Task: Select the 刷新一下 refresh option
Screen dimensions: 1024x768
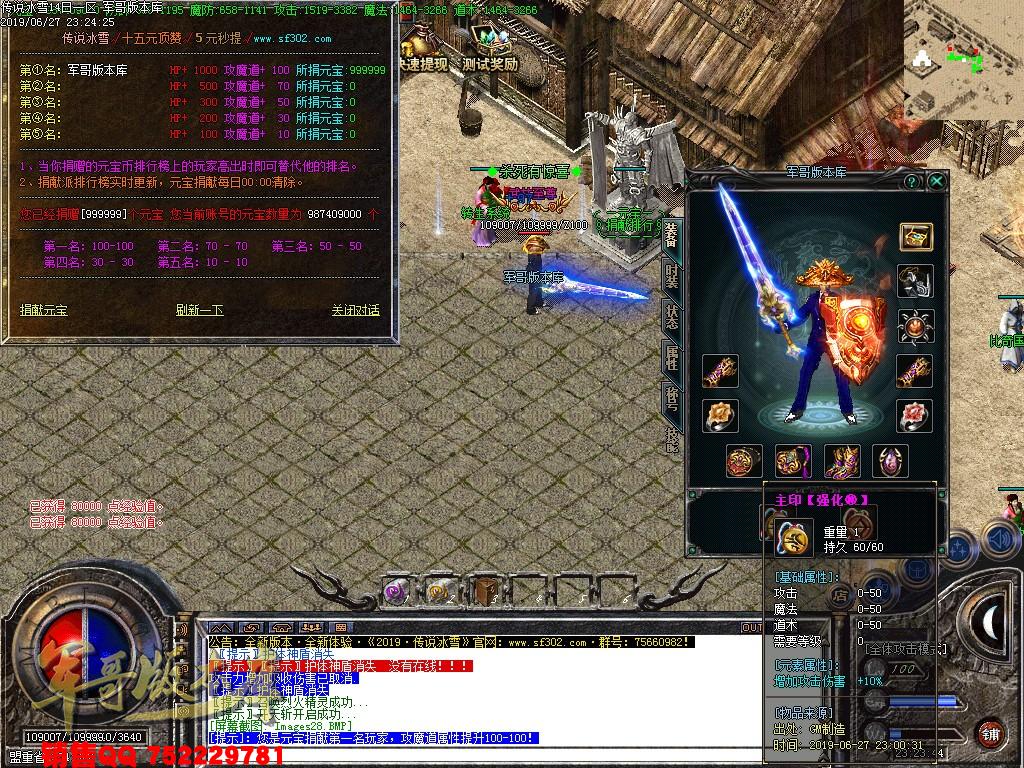Action: (x=199, y=310)
